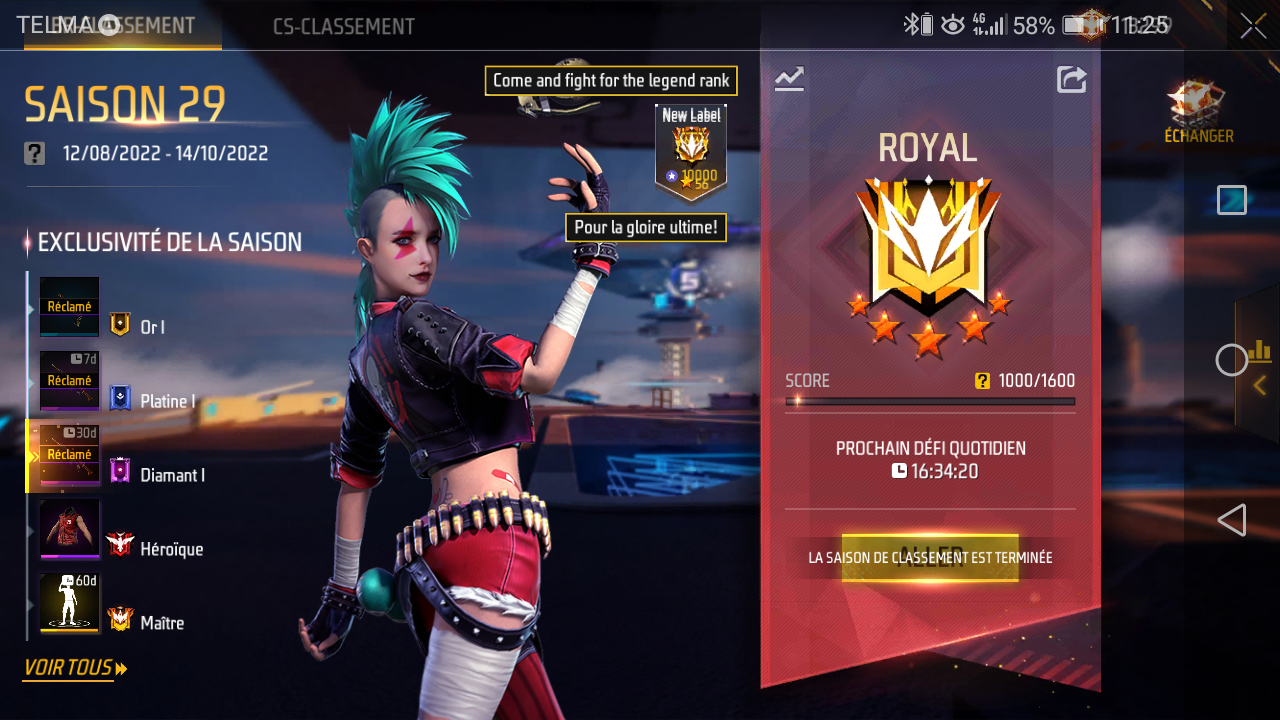1280x720 pixels.
Task: Close the ranking screen with the X
Action: [1253, 27]
